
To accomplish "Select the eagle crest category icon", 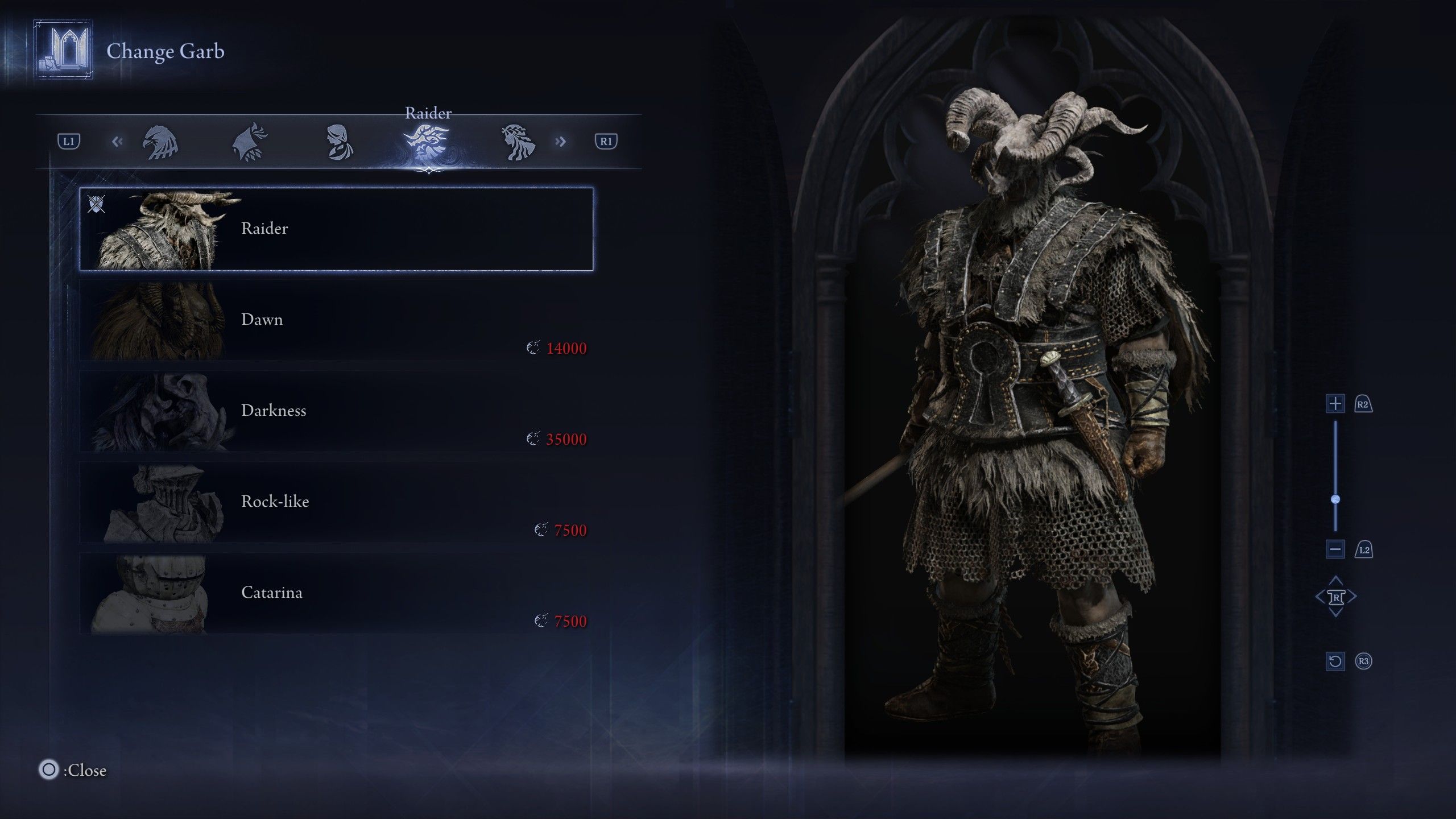I will coord(161,142).
